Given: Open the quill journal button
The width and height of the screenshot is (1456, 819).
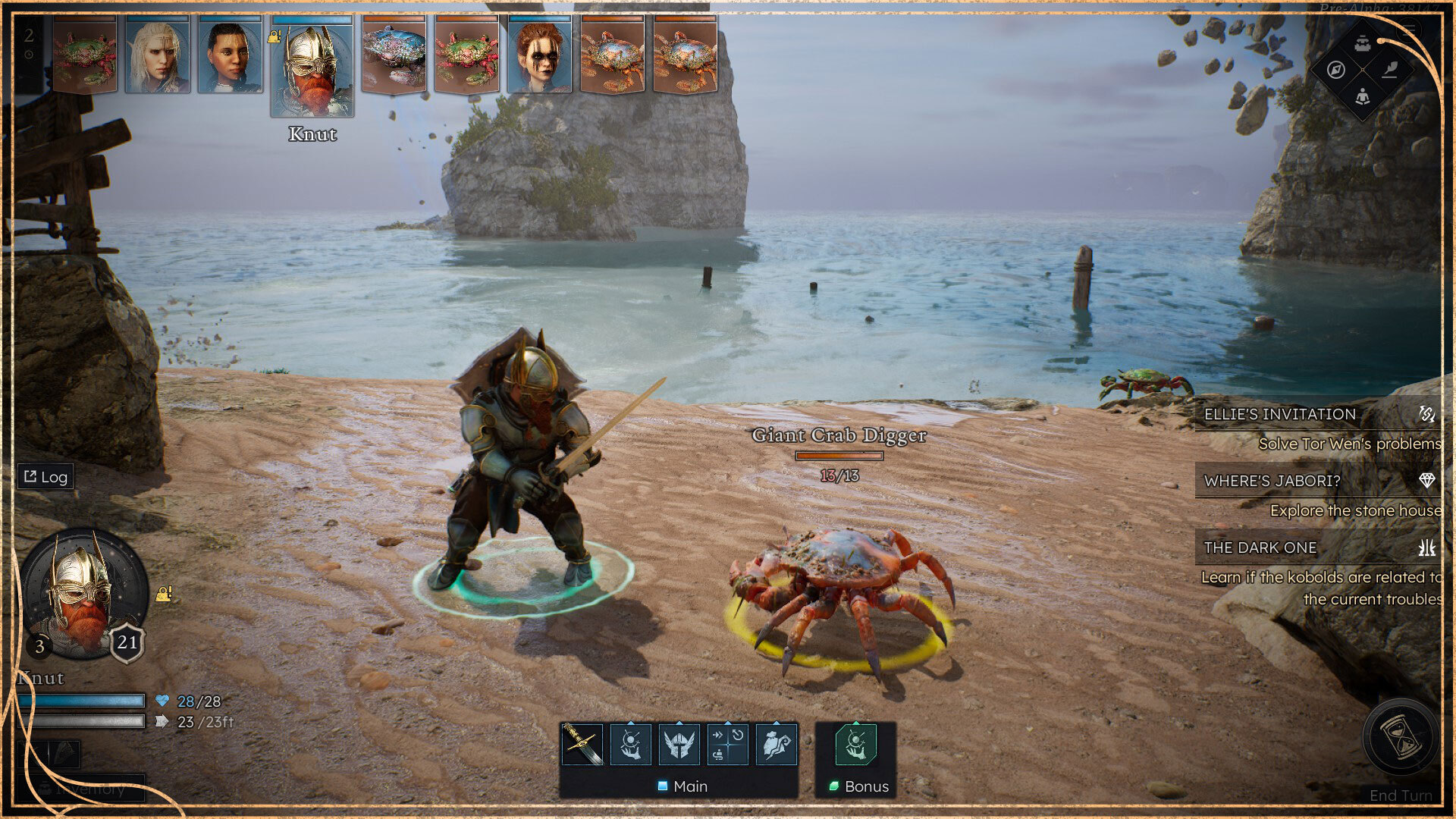Looking at the screenshot, I should (1390, 70).
